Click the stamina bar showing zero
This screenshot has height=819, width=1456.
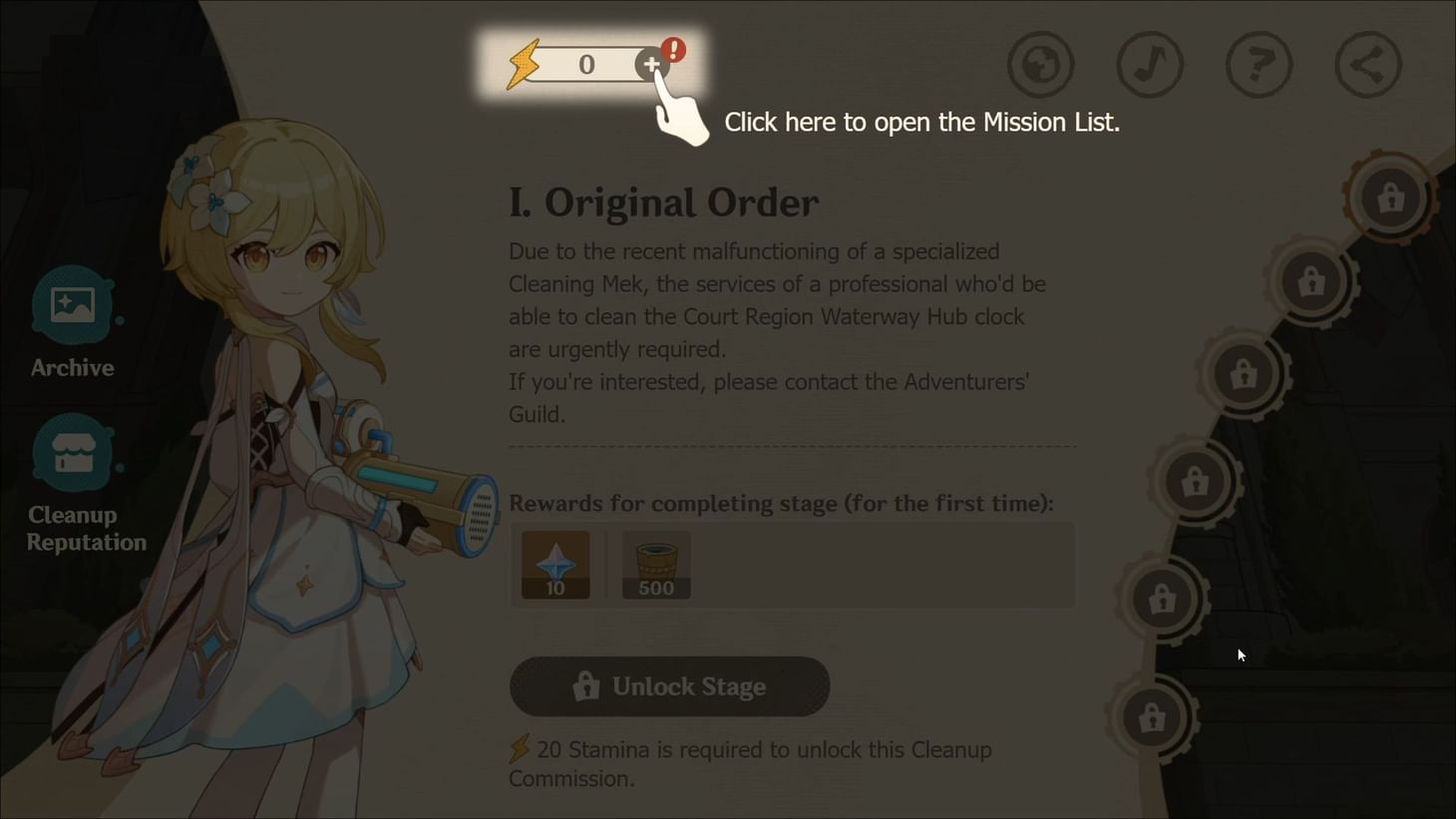coord(586,64)
